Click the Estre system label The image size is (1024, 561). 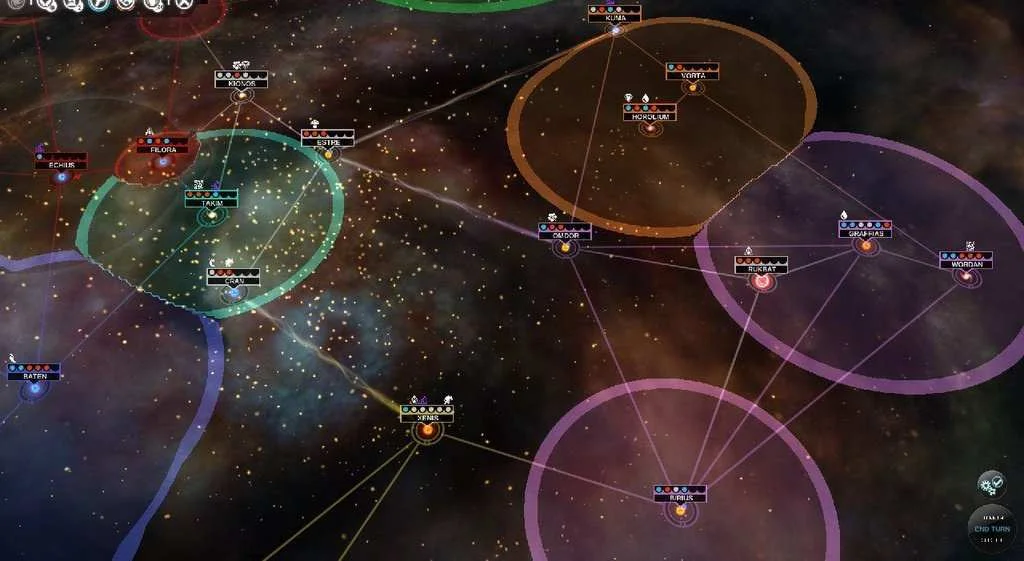[x=328, y=142]
